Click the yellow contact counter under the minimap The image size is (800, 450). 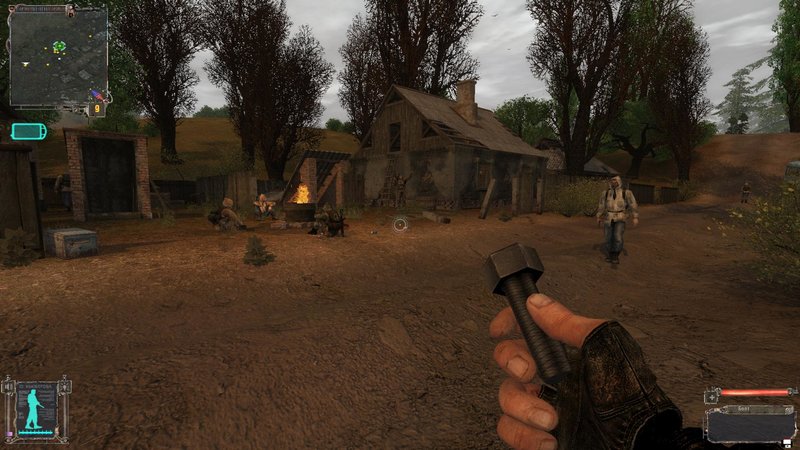tap(98, 109)
